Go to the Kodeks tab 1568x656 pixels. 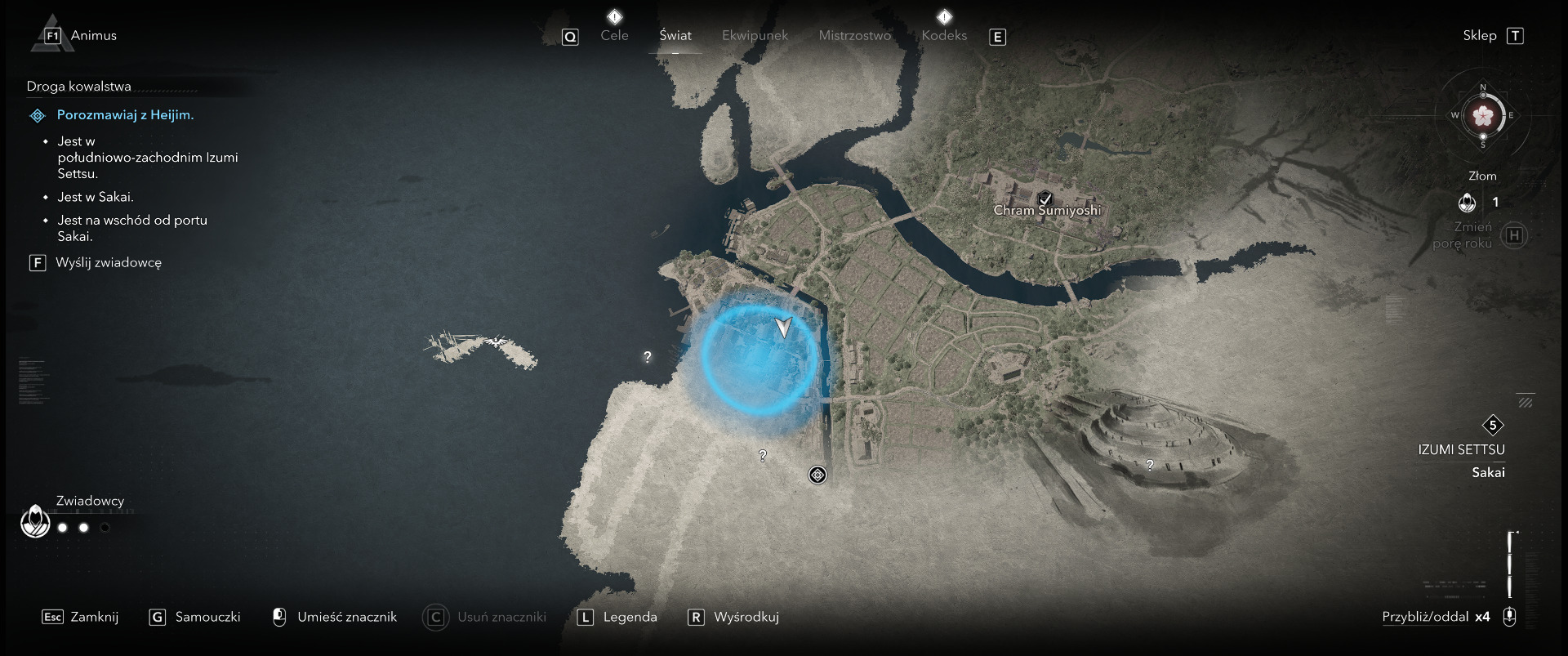click(944, 35)
